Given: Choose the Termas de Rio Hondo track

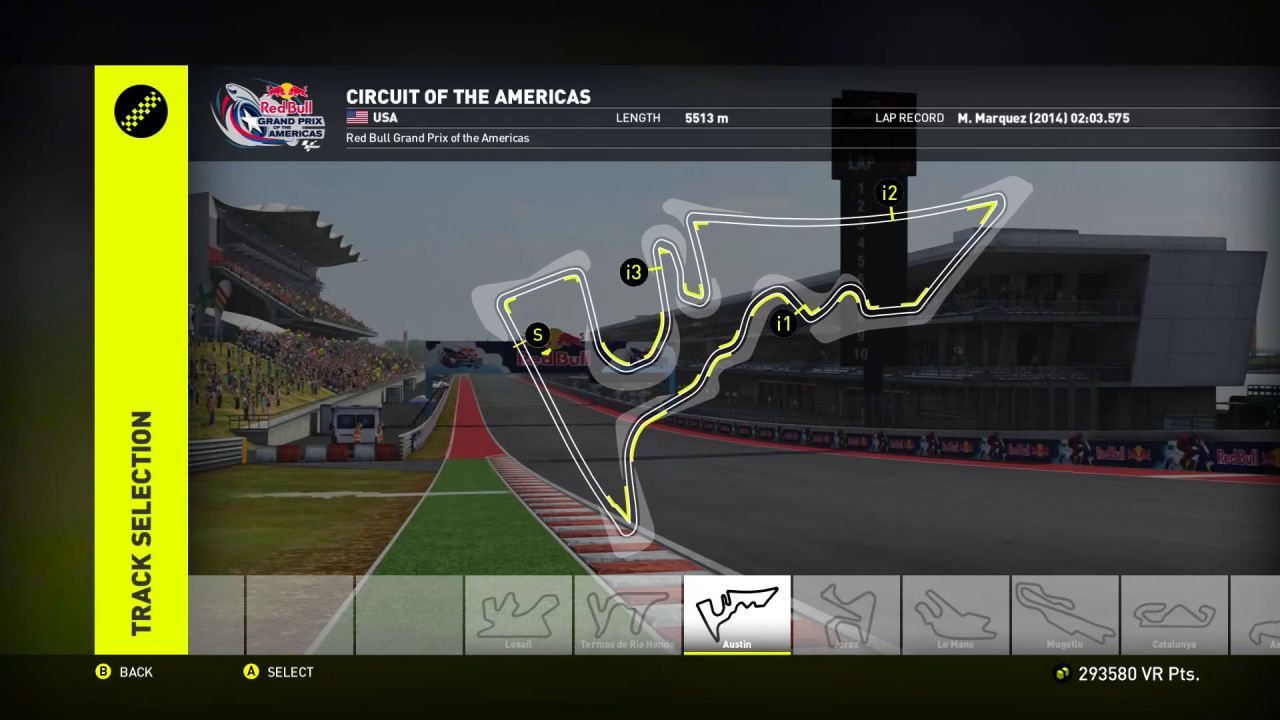Looking at the screenshot, I should point(627,614).
